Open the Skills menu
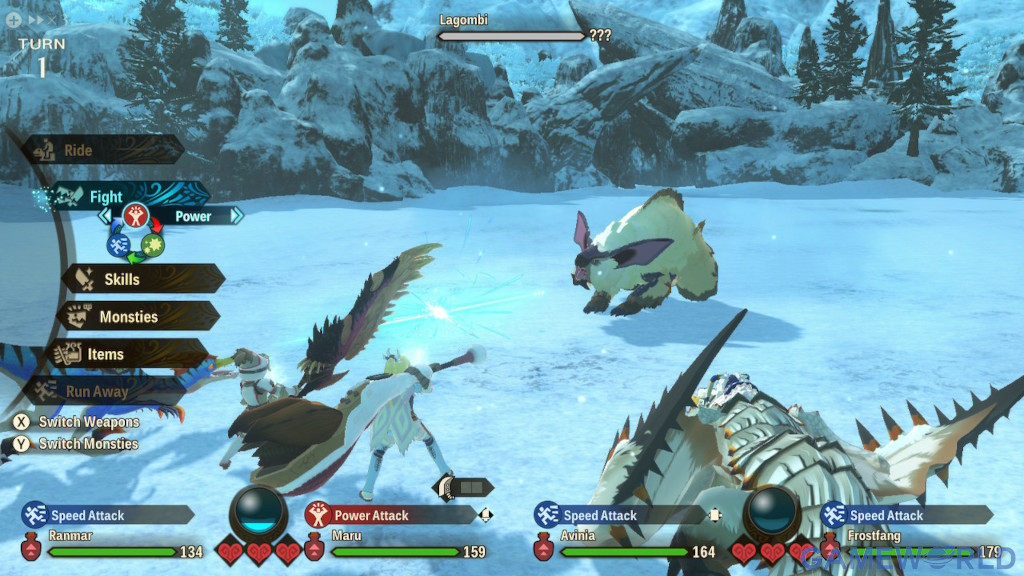The width and height of the screenshot is (1024, 576). (x=140, y=279)
